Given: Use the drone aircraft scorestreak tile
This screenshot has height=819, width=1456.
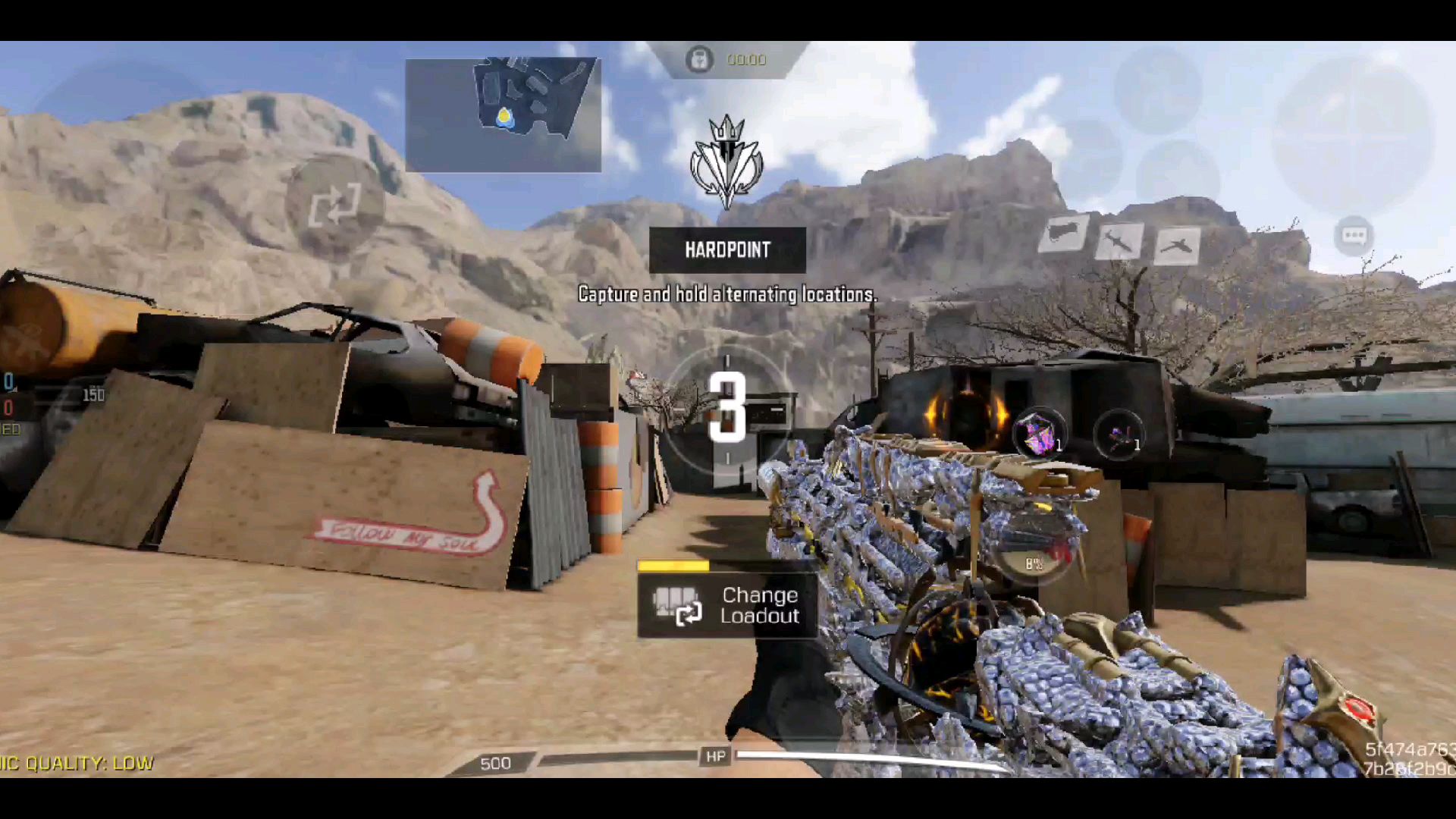Looking at the screenshot, I should (x=1177, y=246).
